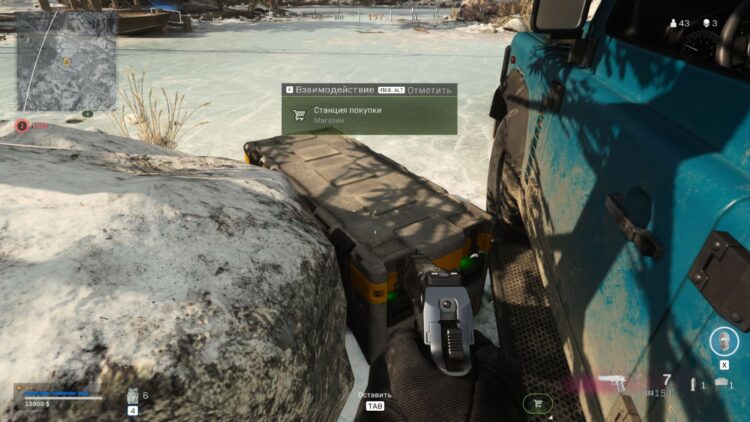The height and width of the screenshot is (422, 750).
Task: Open the minimap
Action: tap(65, 60)
